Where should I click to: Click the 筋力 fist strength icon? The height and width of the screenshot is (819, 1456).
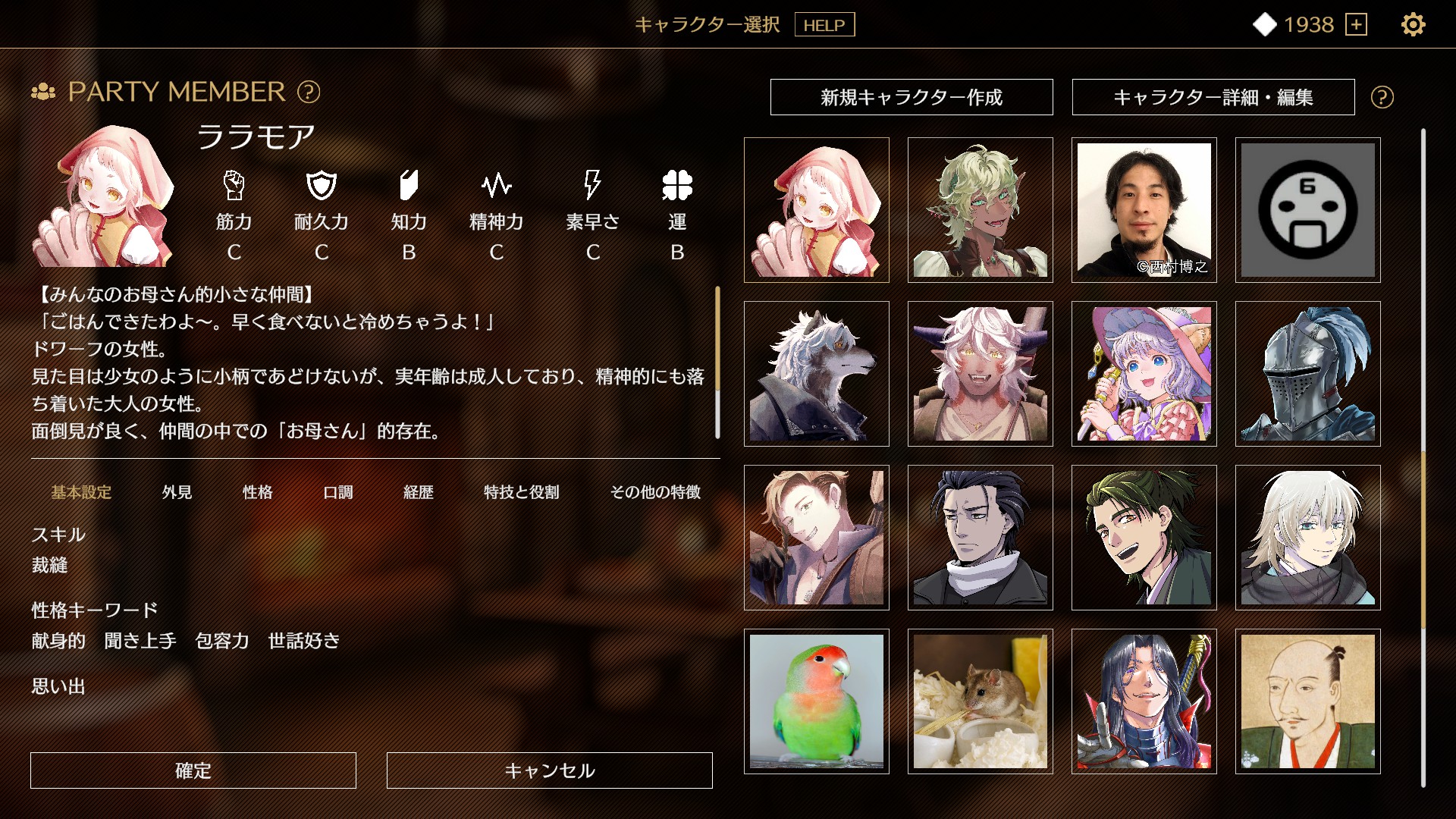(x=235, y=184)
